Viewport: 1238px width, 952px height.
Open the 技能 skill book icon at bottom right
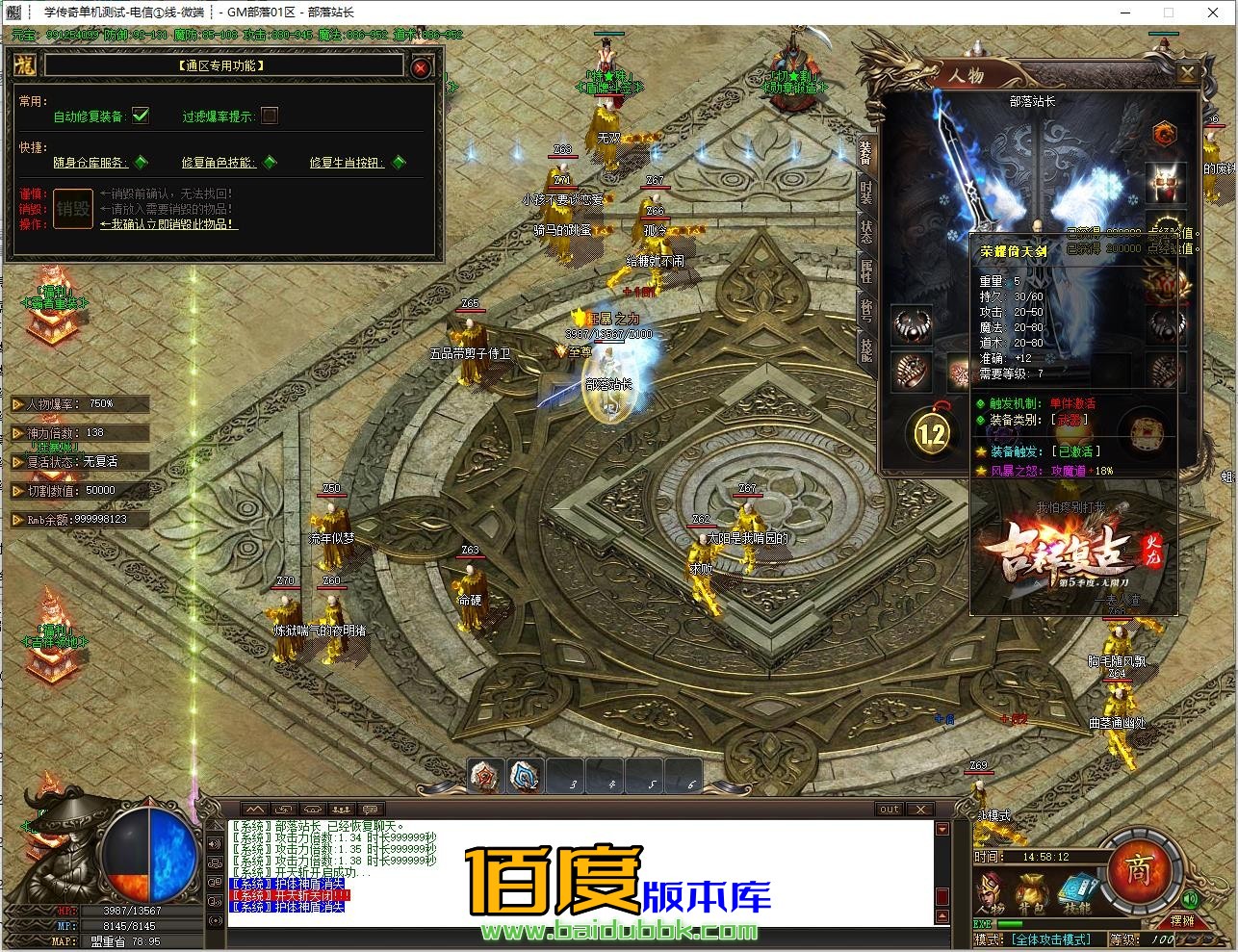click(x=1077, y=888)
